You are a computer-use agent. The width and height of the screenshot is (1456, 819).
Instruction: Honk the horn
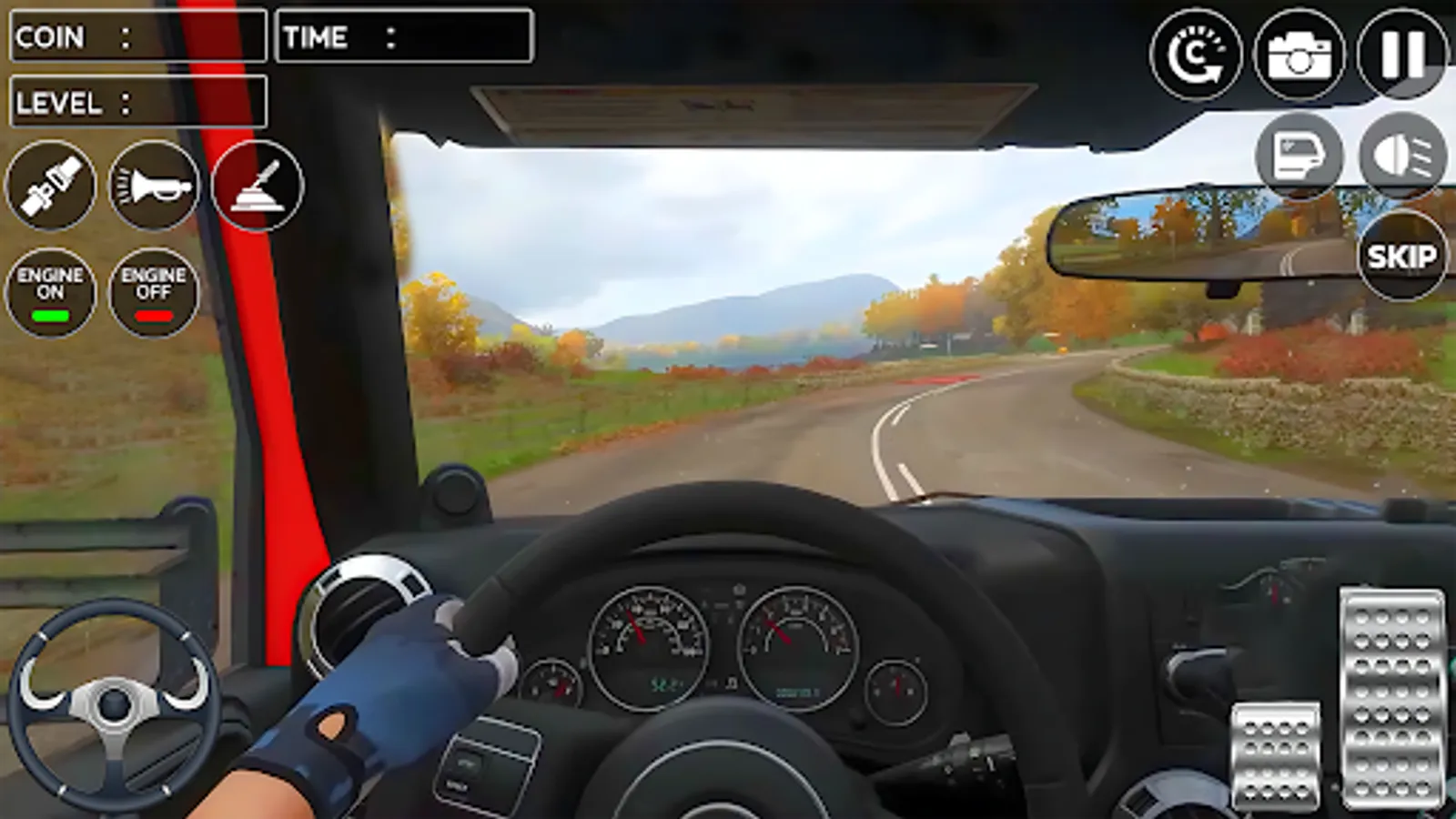coord(155,185)
